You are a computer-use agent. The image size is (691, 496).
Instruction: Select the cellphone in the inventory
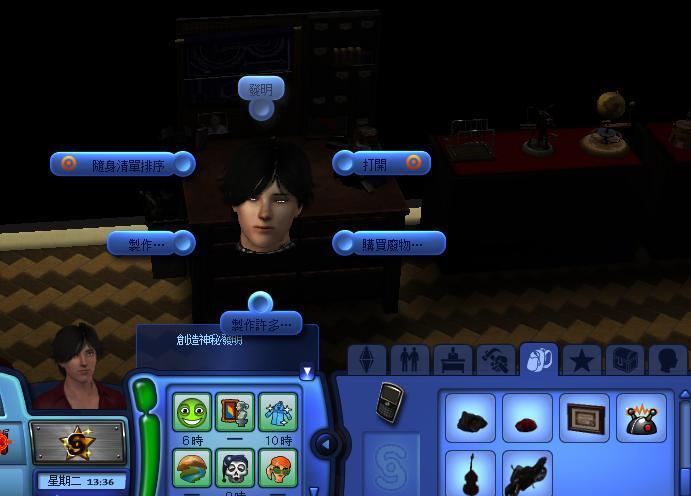(x=389, y=402)
